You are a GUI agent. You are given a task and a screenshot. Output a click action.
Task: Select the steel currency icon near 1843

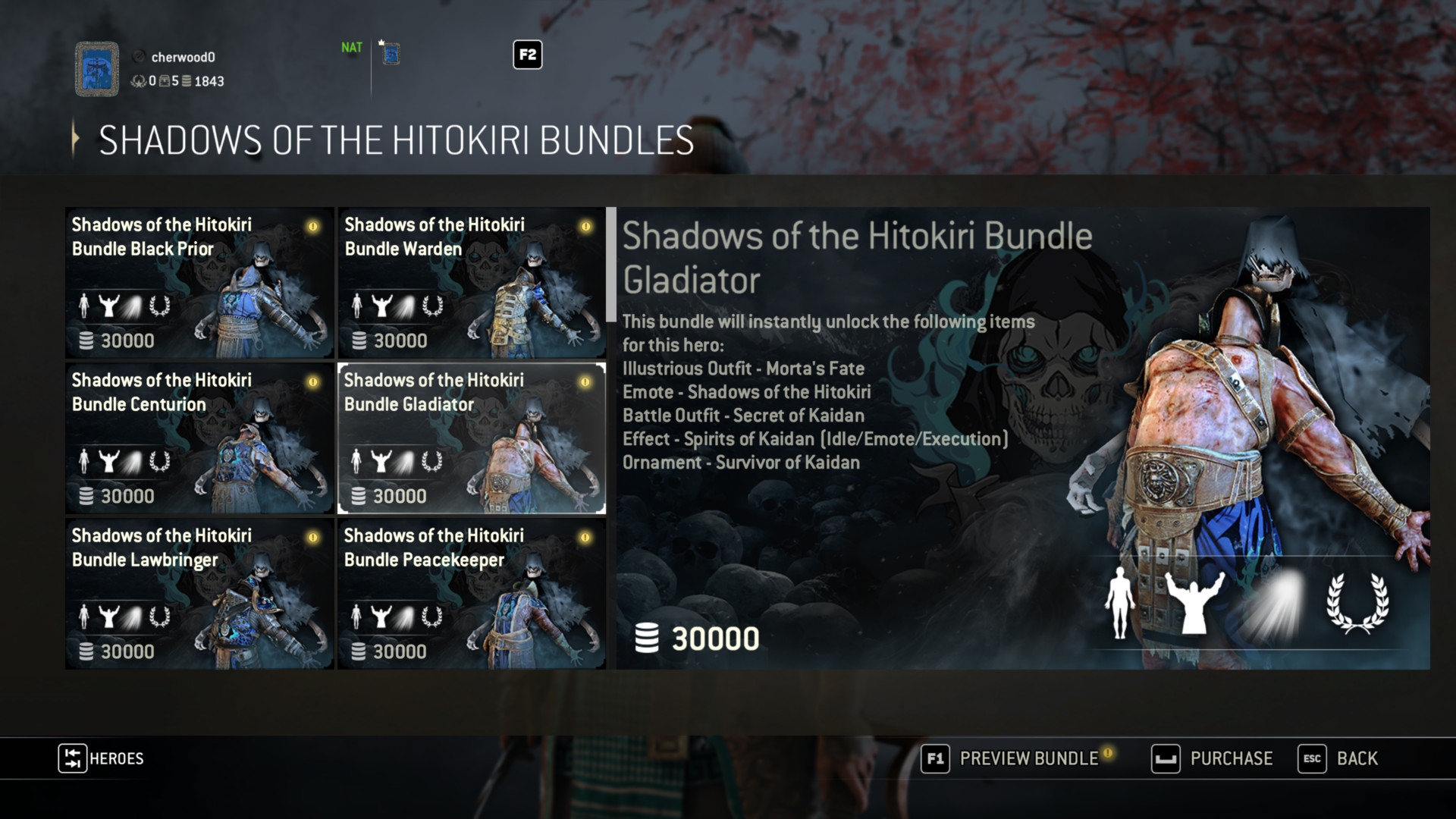tap(187, 82)
